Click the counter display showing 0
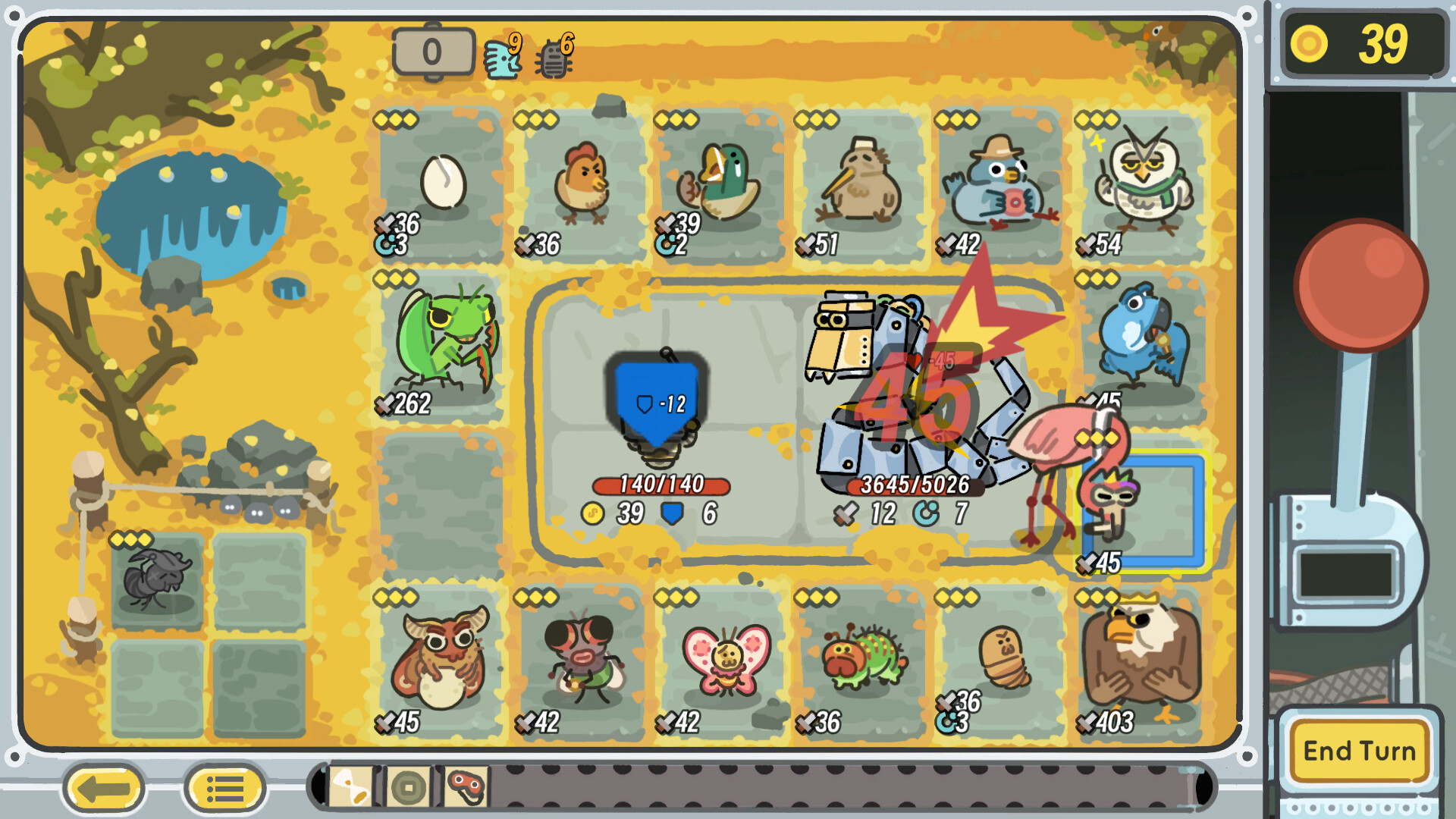The width and height of the screenshot is (1456, 819). pyautogui.click(x=434, y=52)
